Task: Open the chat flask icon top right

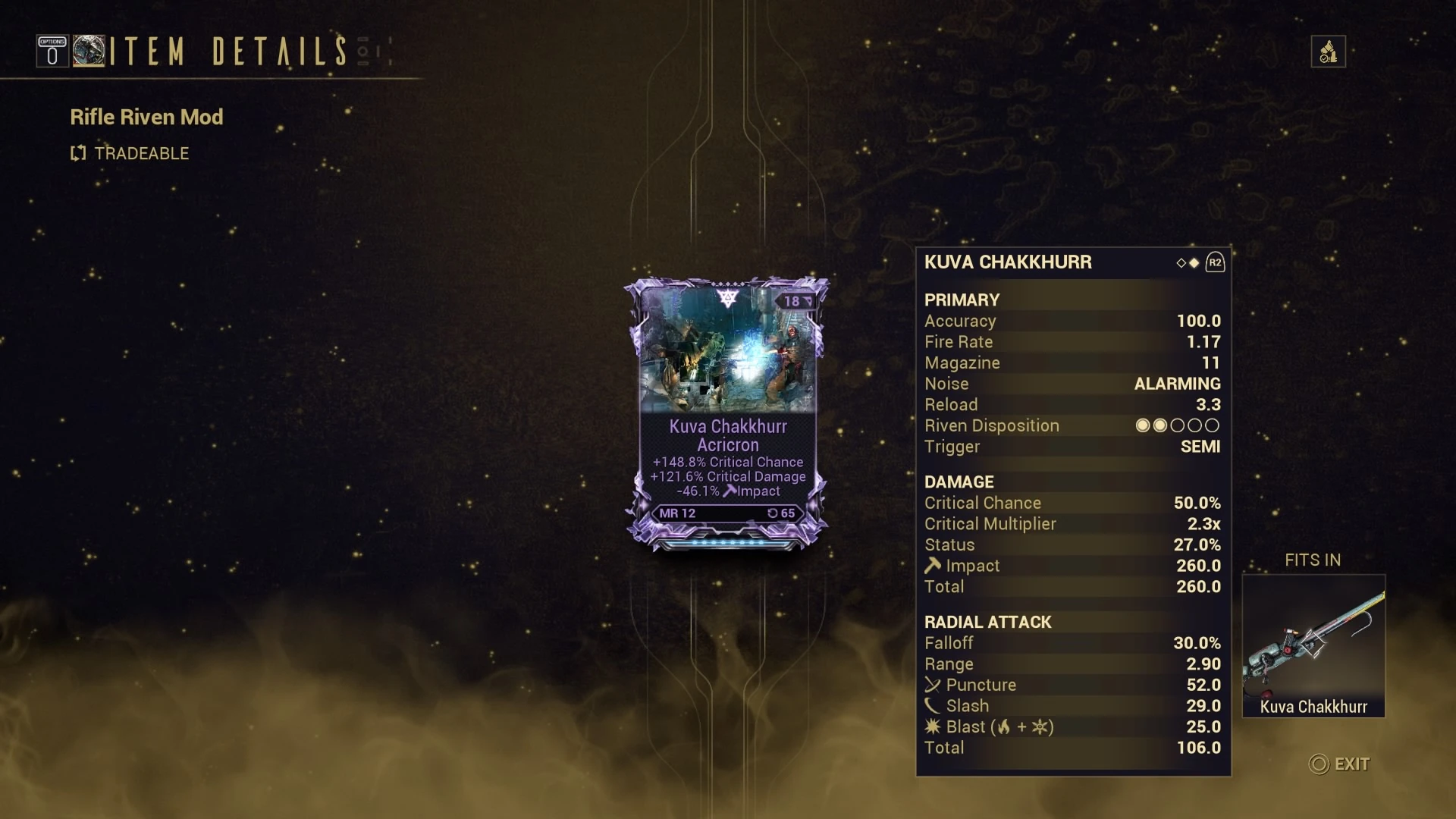Action: 1328,51
